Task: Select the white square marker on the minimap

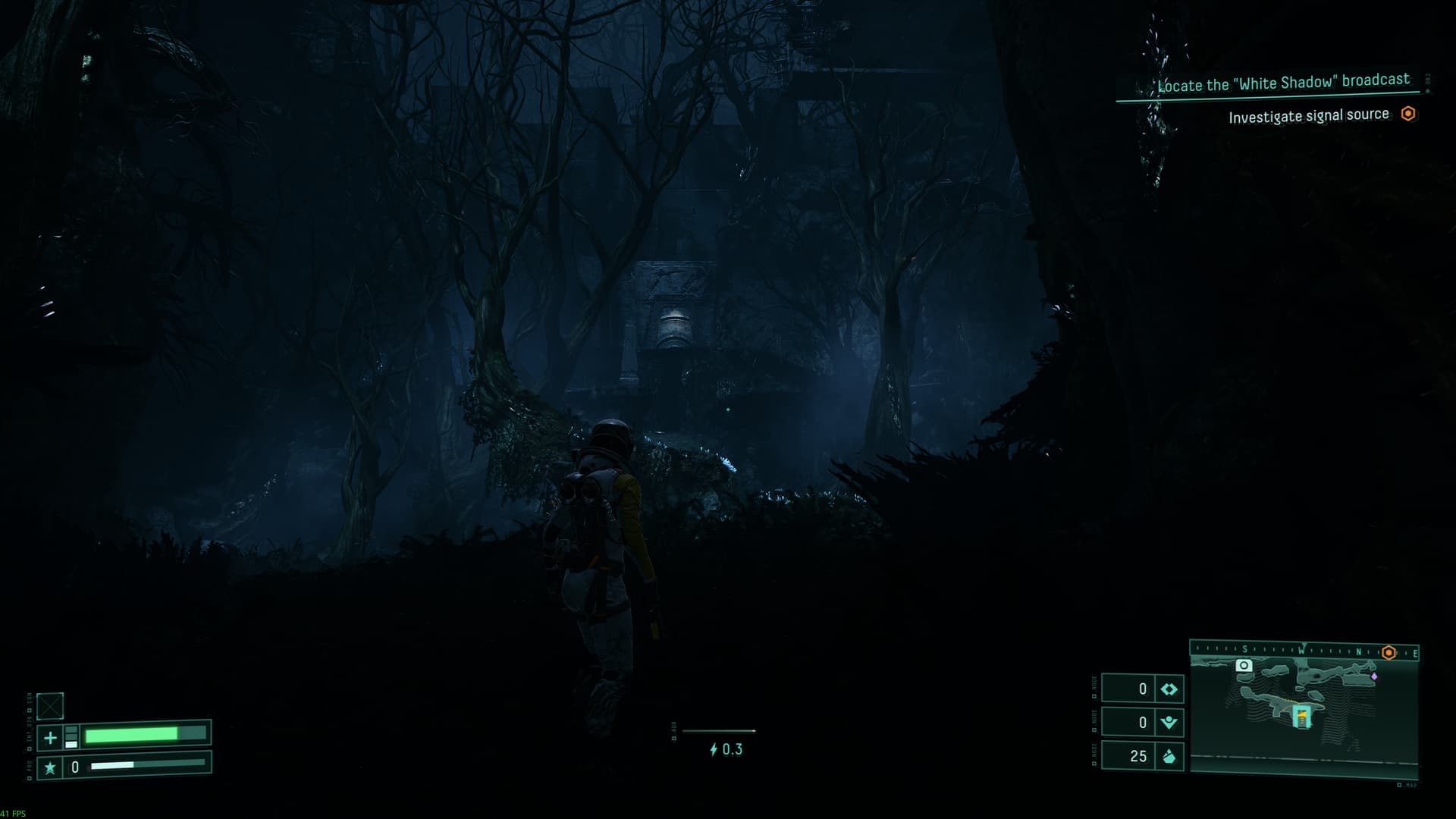Action: [1244, 666]
